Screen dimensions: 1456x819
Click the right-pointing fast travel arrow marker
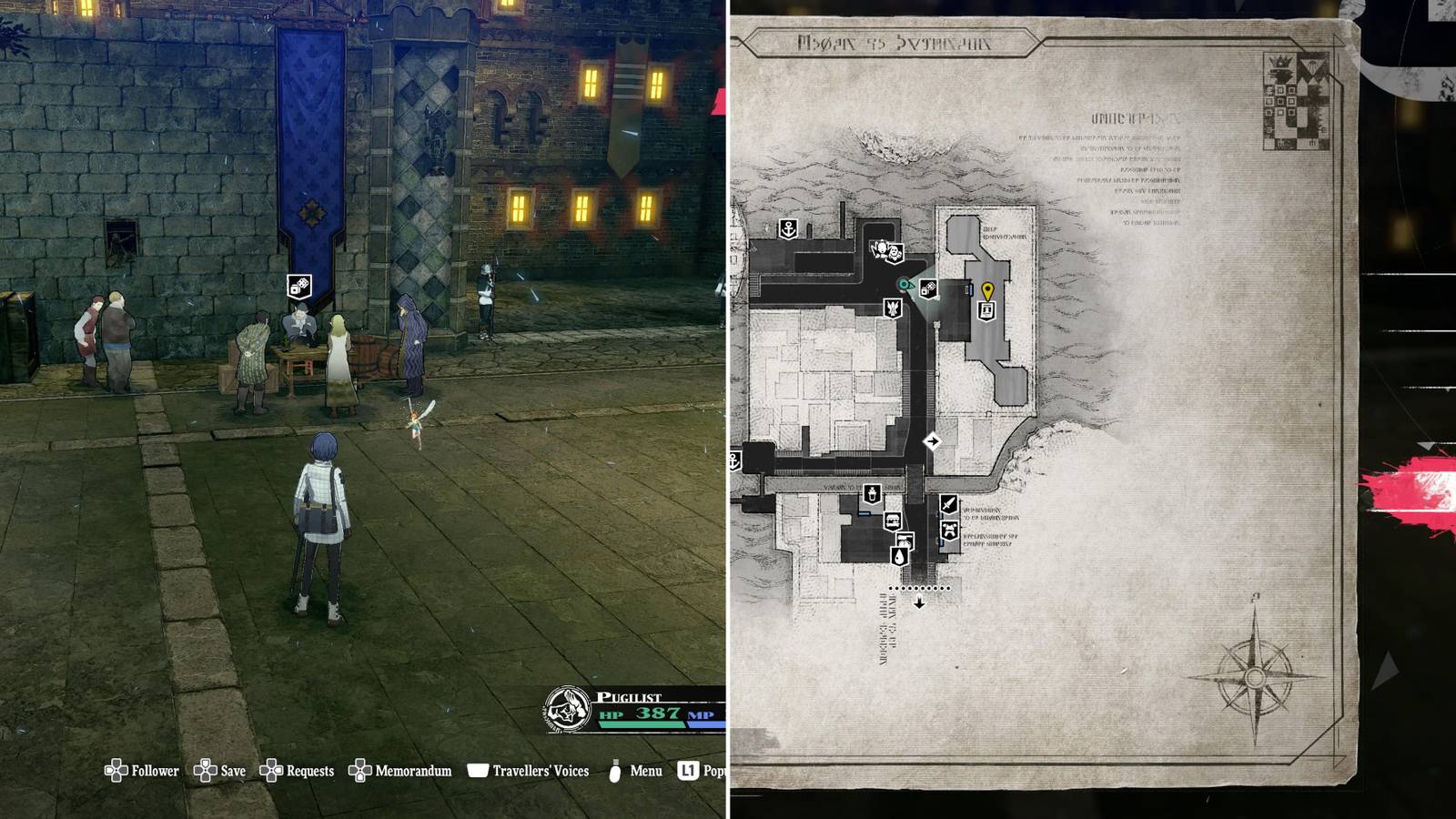(x=932, y=441)
